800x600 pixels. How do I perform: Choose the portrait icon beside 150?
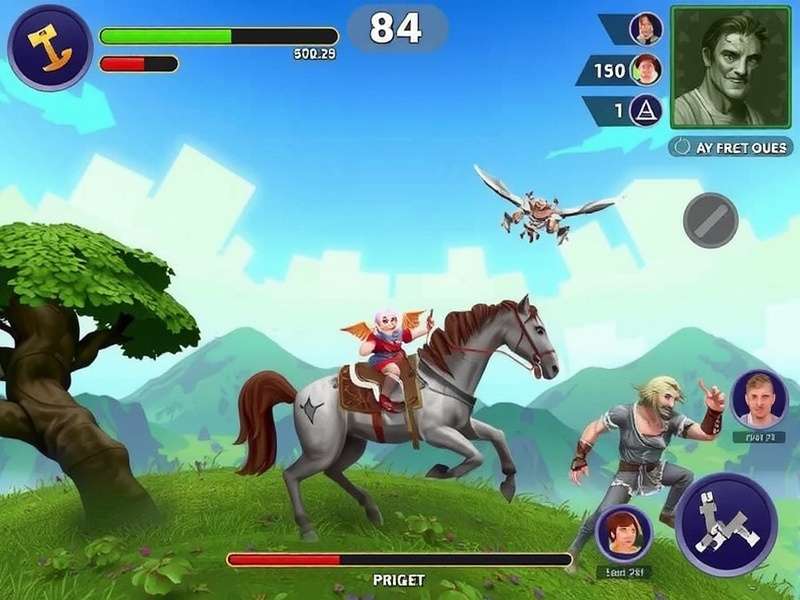pyautogui.click(x=646, y=70)
